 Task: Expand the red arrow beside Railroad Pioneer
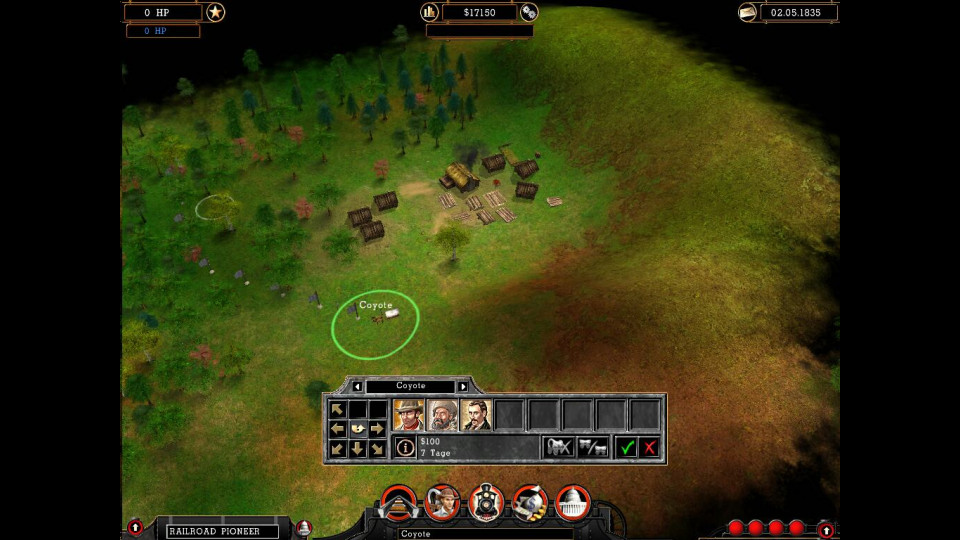pyautogui.click(x=136, y=527)
